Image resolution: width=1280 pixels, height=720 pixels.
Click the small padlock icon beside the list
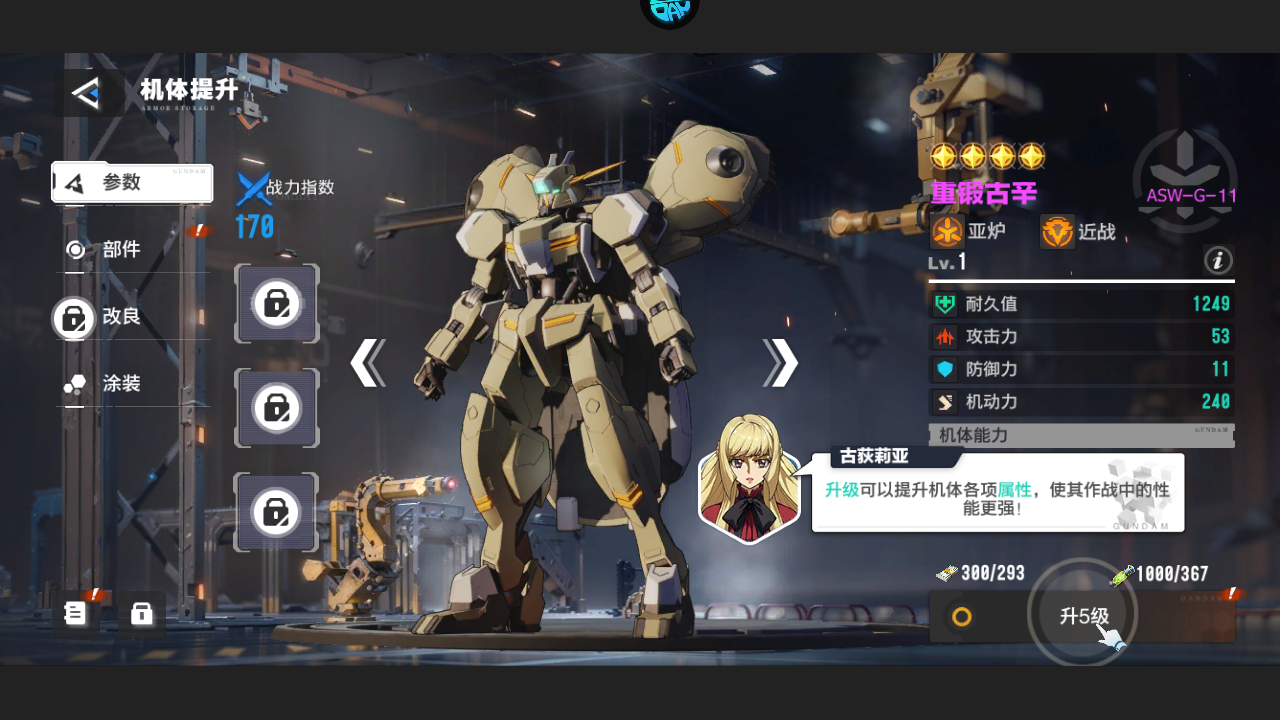[x=142, y=613]
